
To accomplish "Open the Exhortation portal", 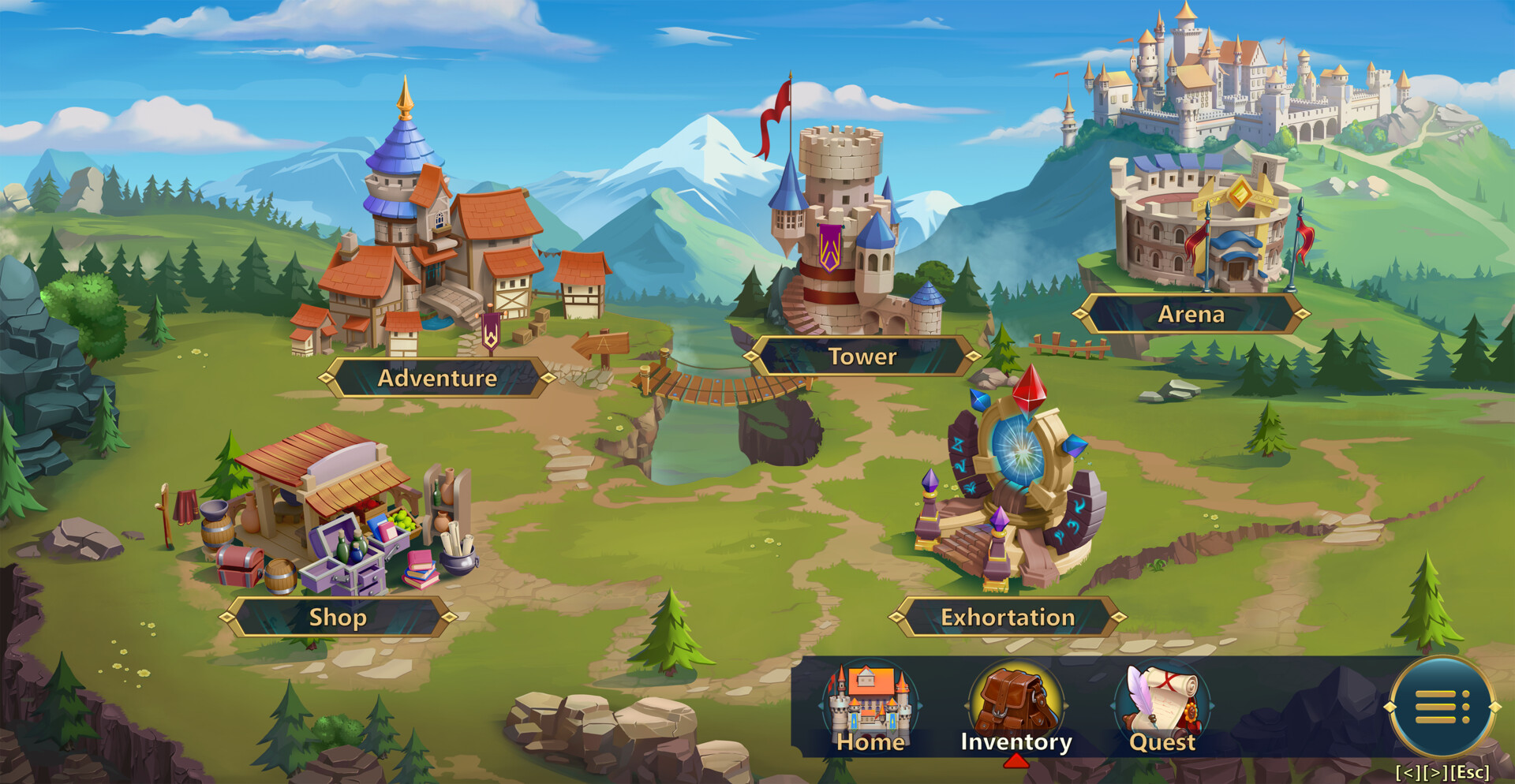I will pos(1008,617).
